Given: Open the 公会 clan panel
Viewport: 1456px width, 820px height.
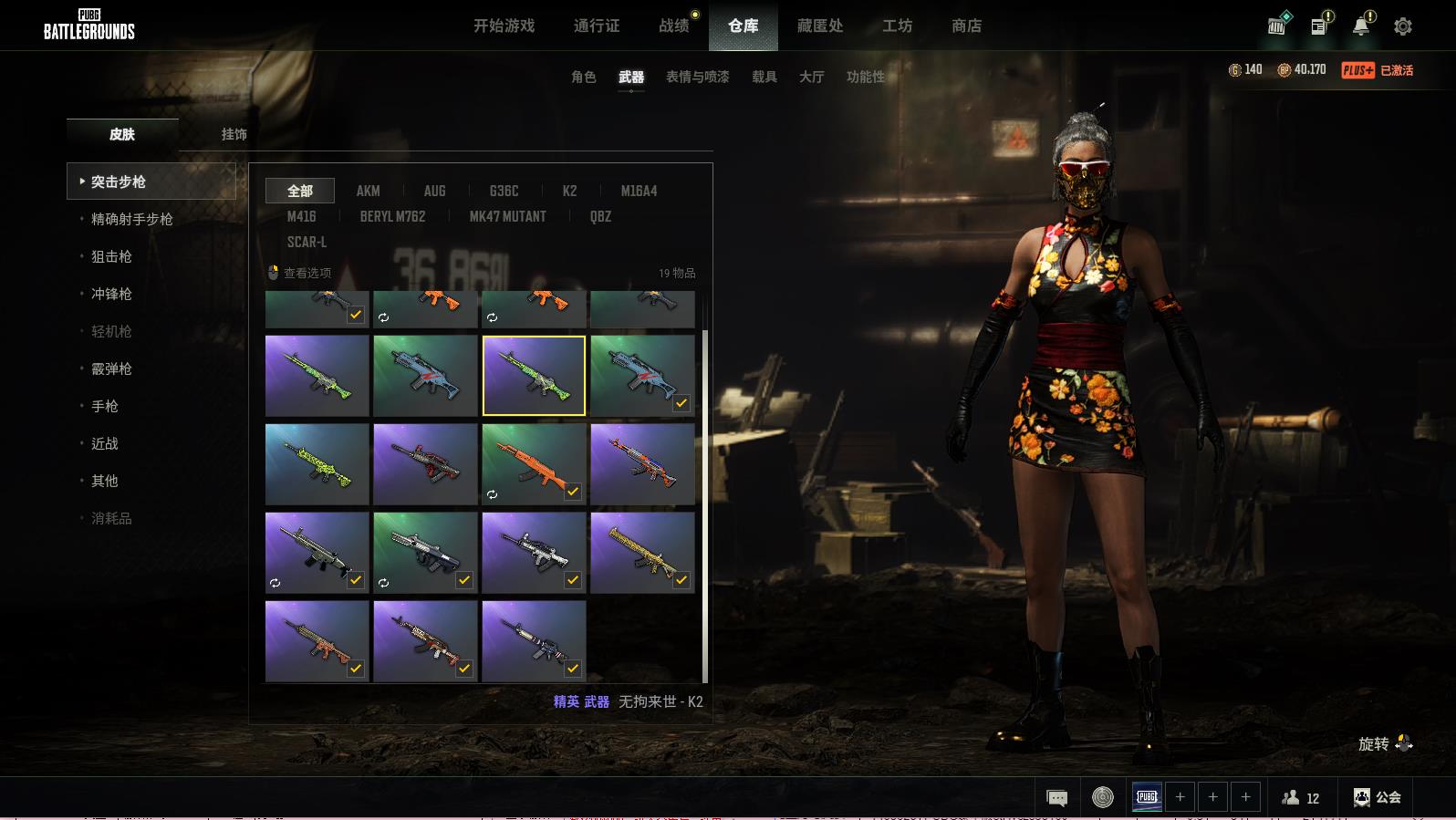Looking at the screenshot, I should point(1377,797).
